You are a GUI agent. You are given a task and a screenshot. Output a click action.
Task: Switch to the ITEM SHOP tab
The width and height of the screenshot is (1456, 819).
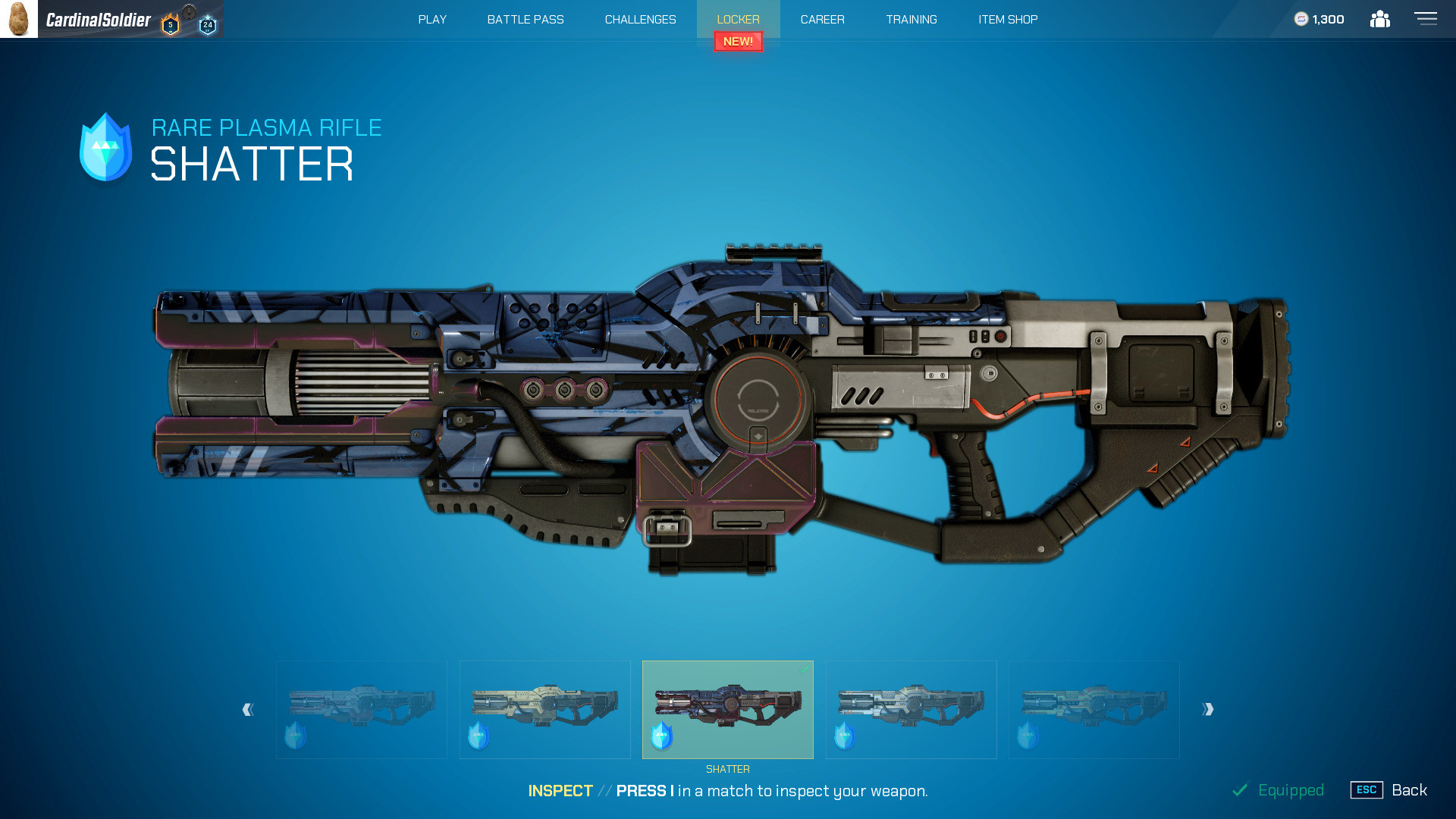tap(1008, 19)
